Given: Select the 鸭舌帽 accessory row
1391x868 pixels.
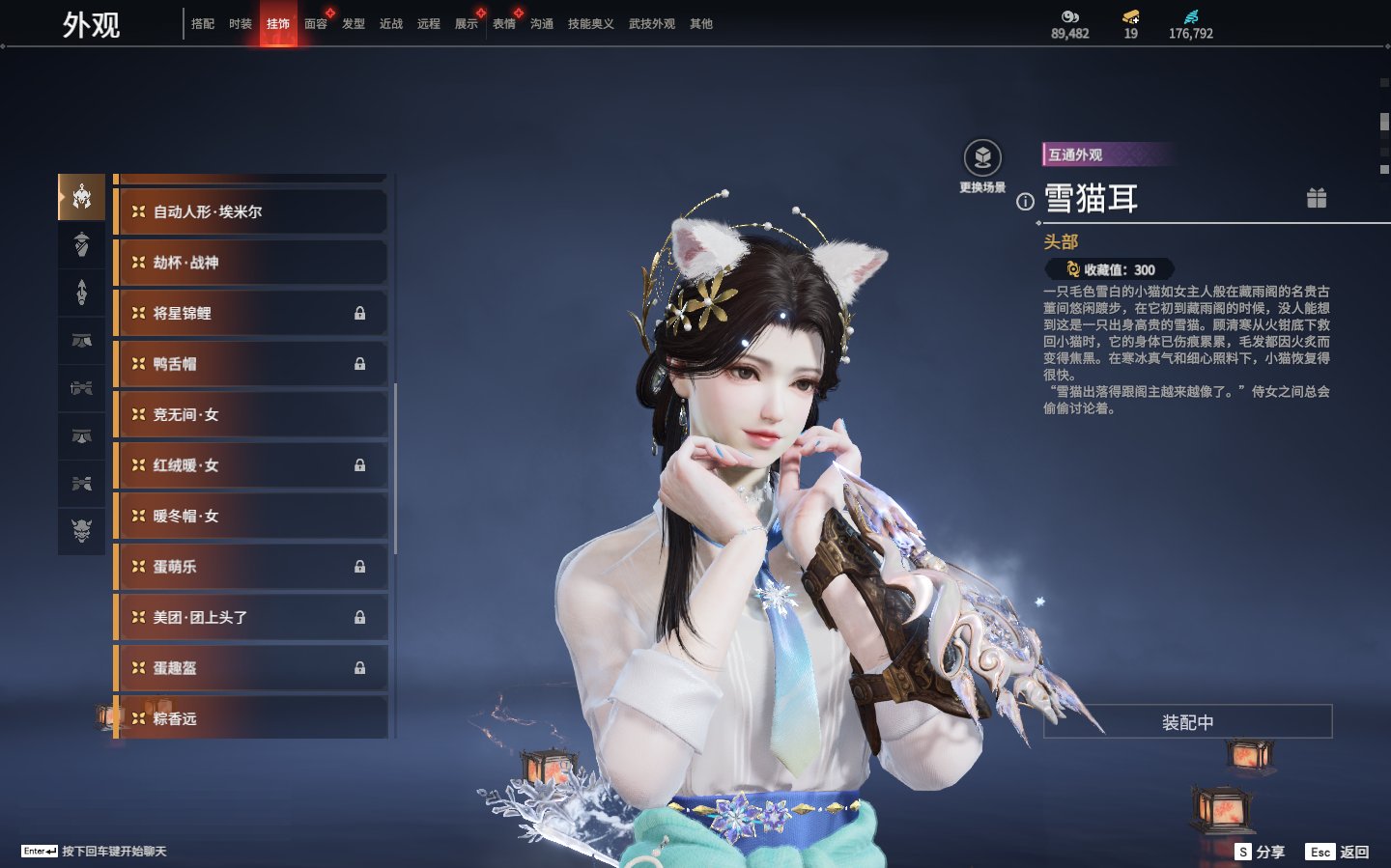Looking at the screenshot, I should [251, 364].
